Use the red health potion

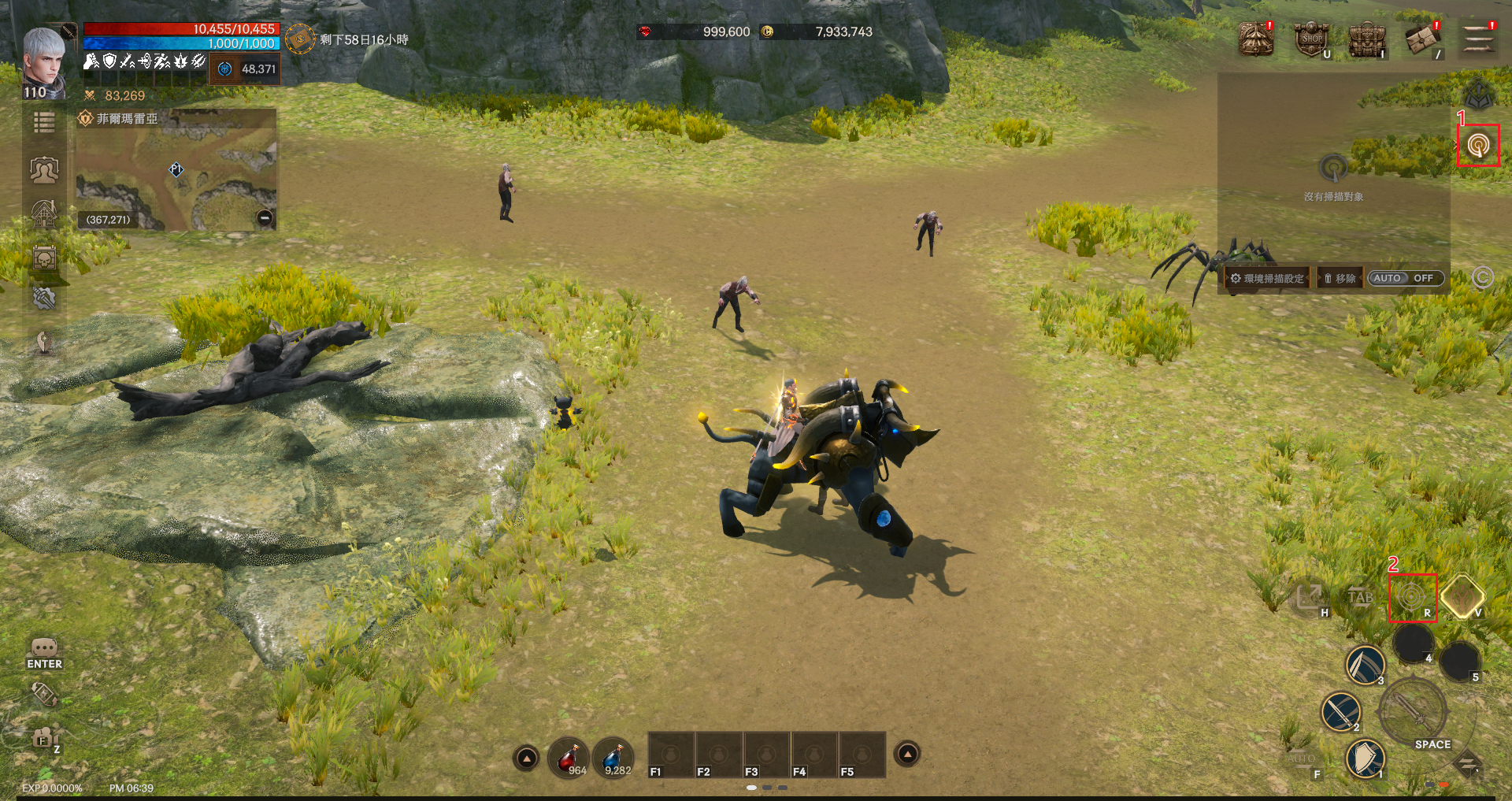point(569,758)
